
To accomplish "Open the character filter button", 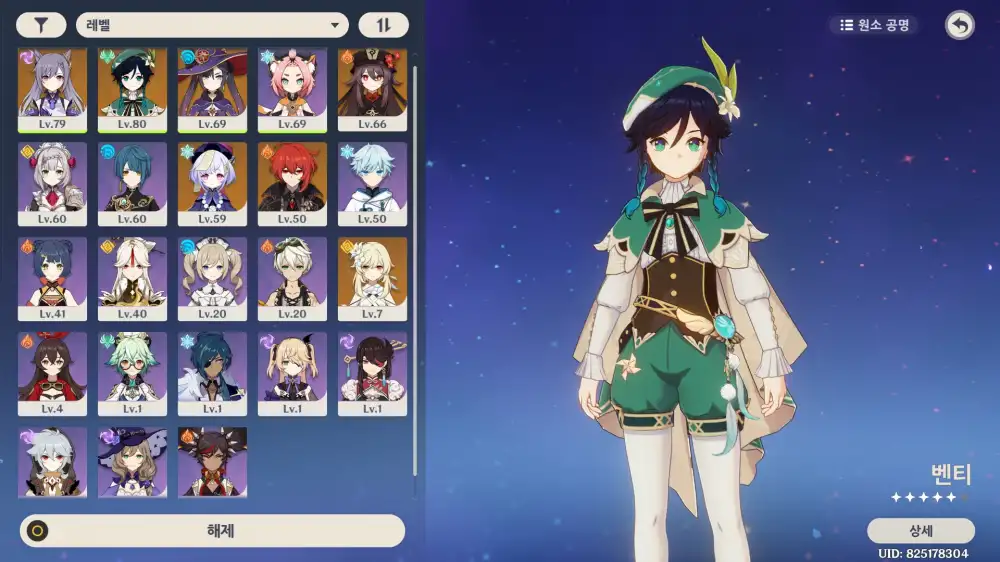I will point(42,25).
